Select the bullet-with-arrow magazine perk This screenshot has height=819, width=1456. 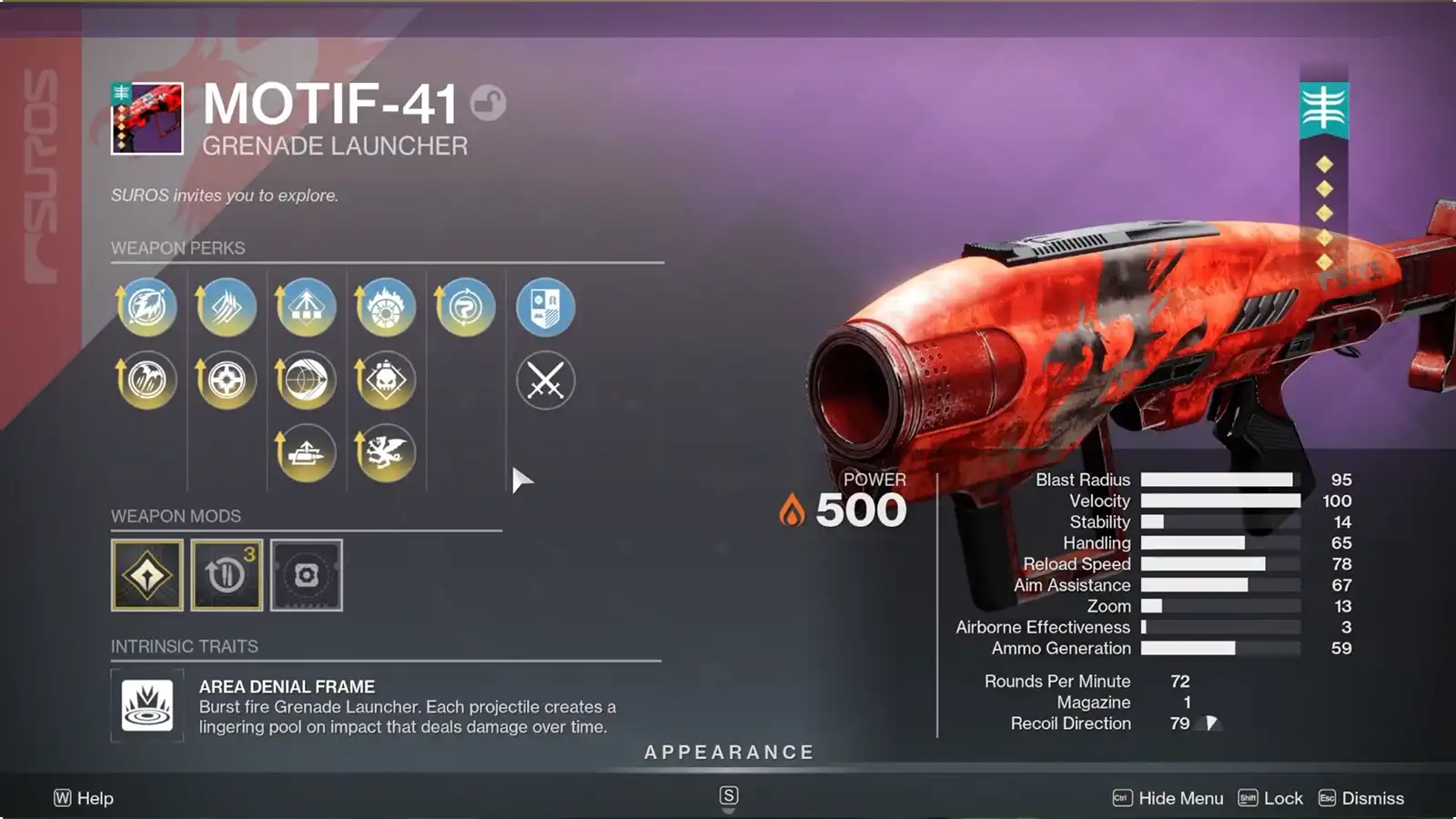[x=306, y=450]
